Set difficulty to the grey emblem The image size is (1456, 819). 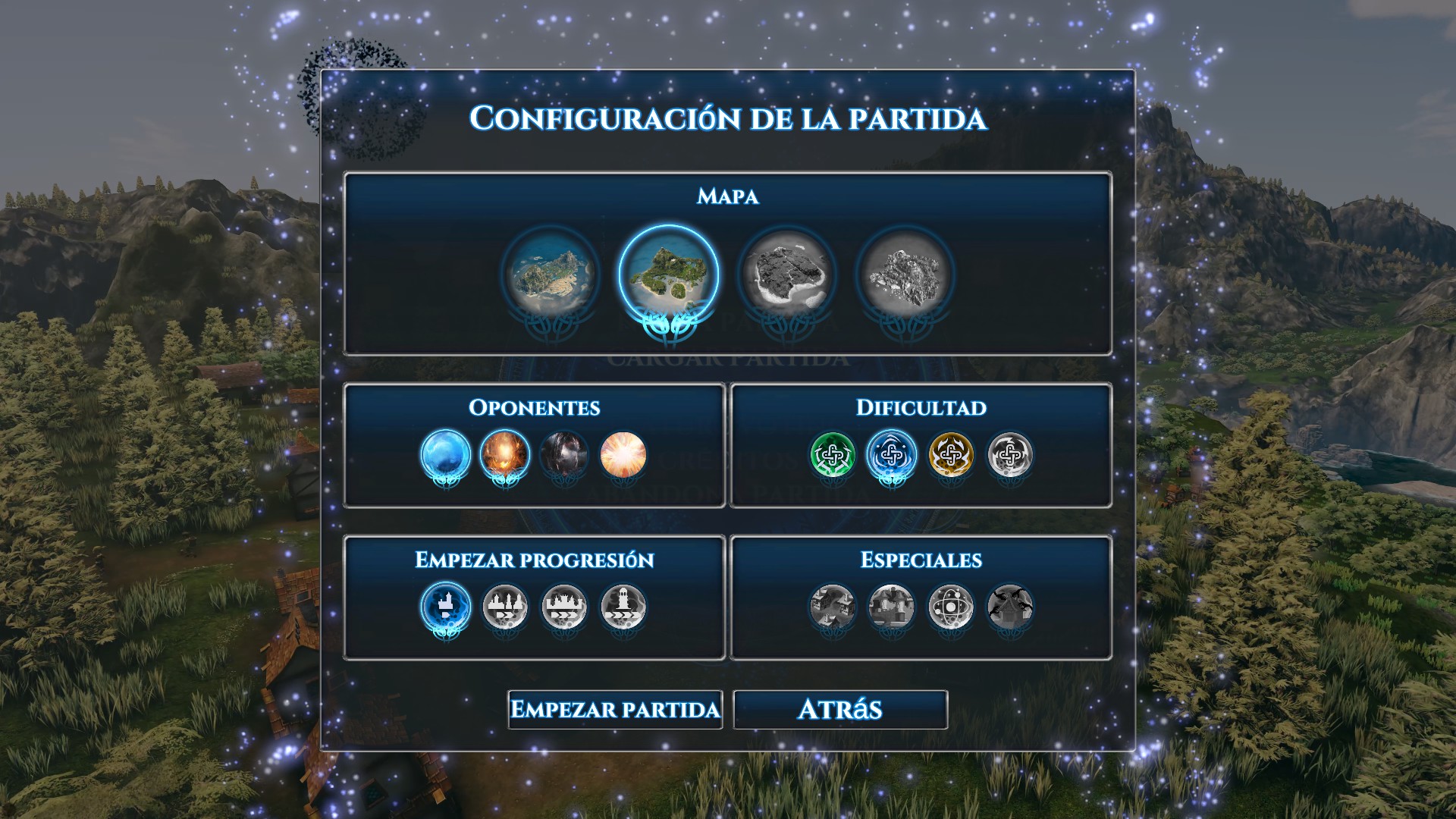coord(1010,455)
